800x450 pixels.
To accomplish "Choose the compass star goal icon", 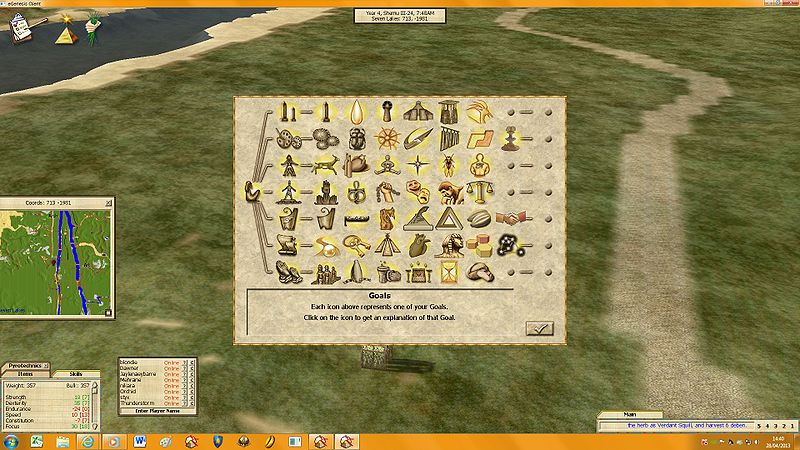I will tap(416, 163).
